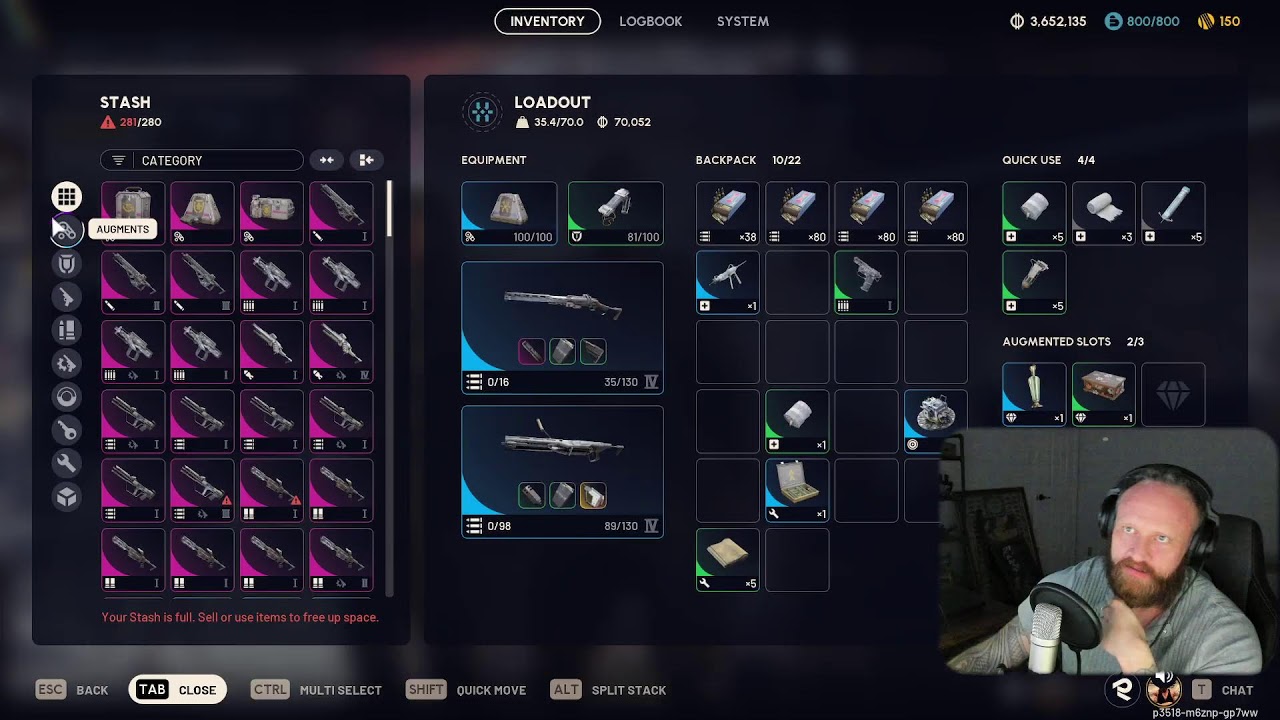This screenshot has width=1280, height=720.
Task: Open the Chat panel
Action: (x=1223, y=690)
